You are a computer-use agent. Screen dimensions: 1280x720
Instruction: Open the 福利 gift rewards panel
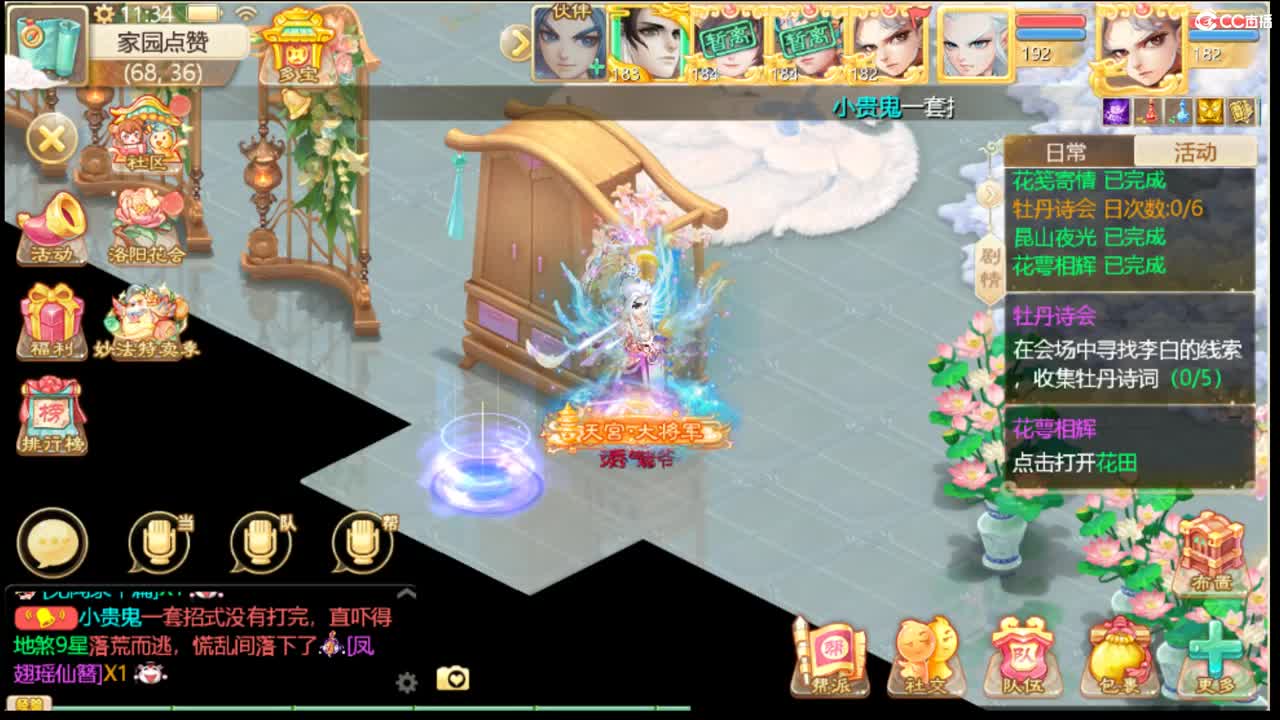click(x=50, y=318)
